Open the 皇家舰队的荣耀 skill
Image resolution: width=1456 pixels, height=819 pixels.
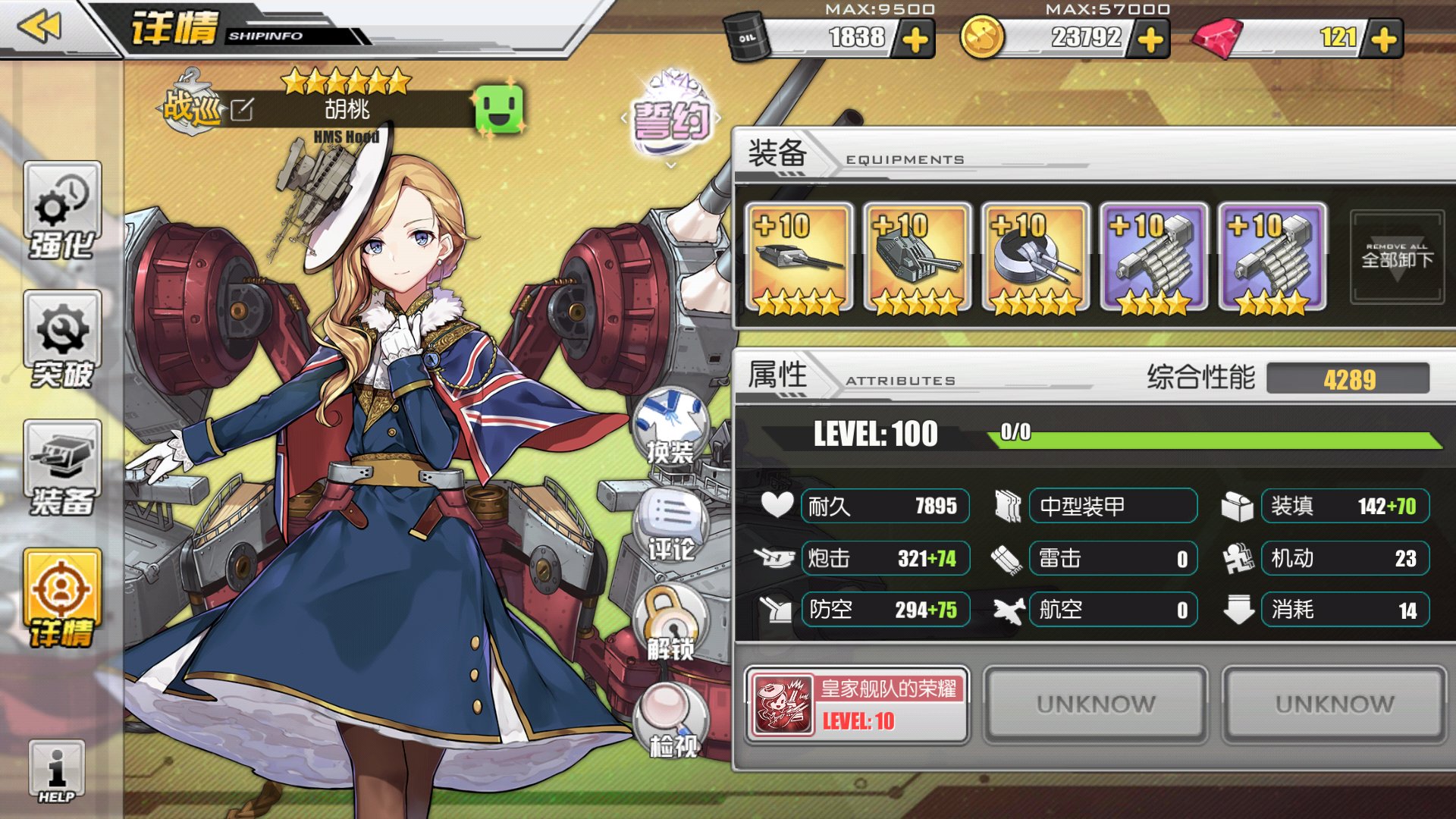pos(857,704)
